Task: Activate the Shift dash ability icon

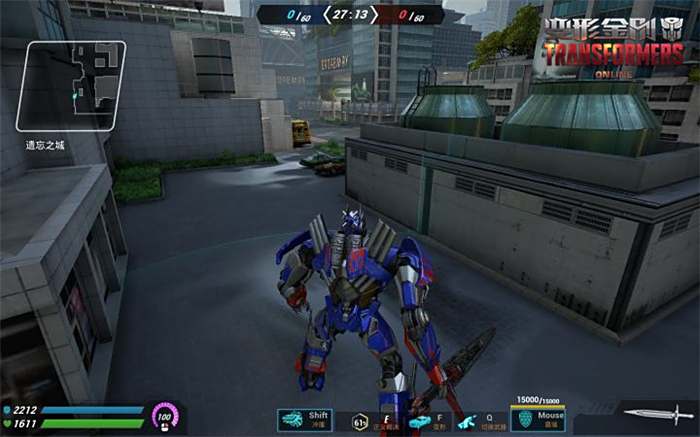Action: [293, 420]
